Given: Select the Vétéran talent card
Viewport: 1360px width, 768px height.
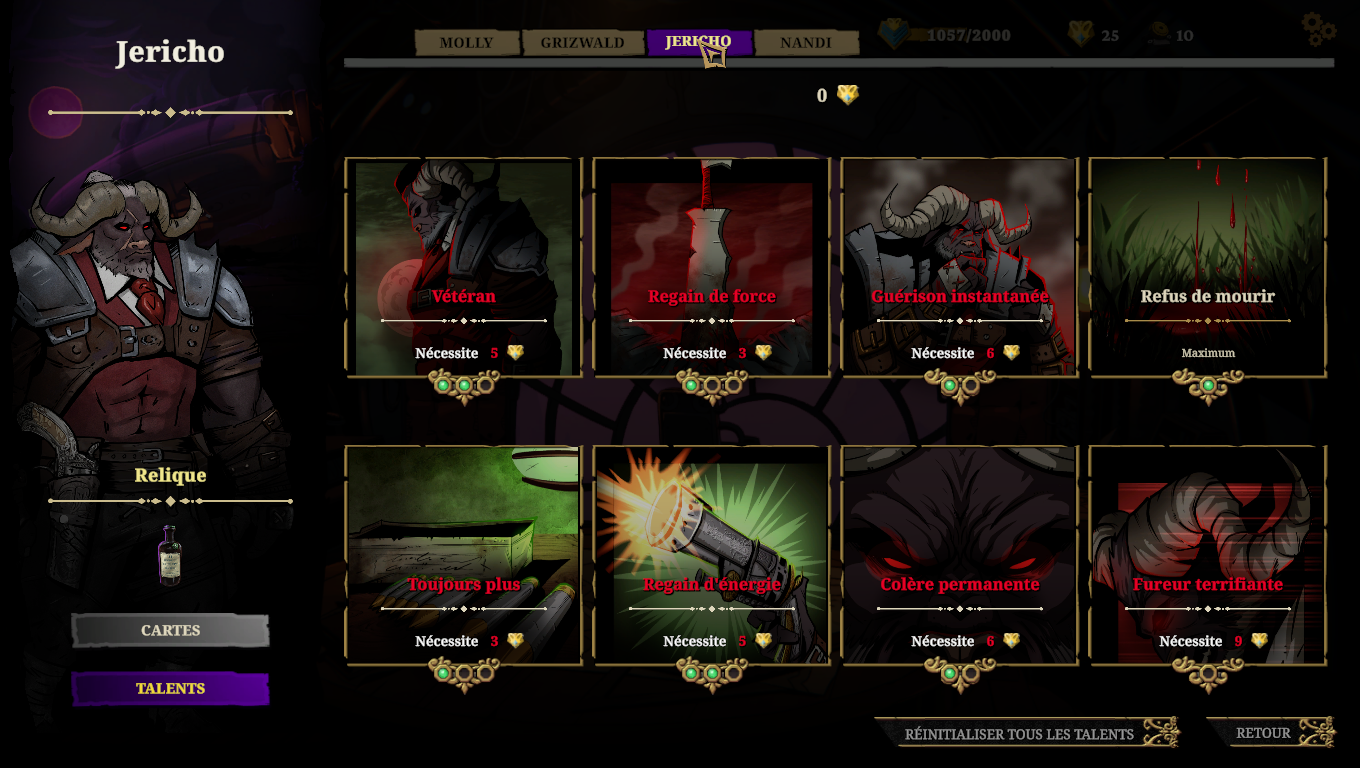Looking at the screenshot, I should (x=464, y=268).
